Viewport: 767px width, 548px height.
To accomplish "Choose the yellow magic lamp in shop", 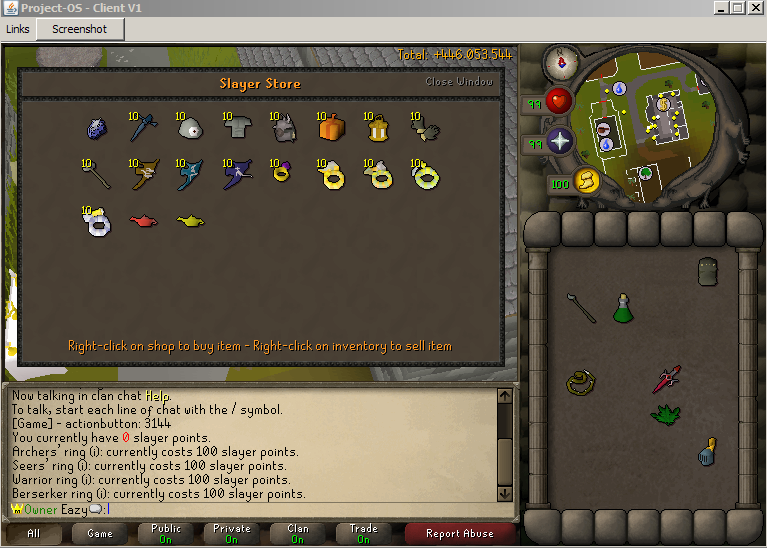I will pyautogui.click(x=190, y=220).
